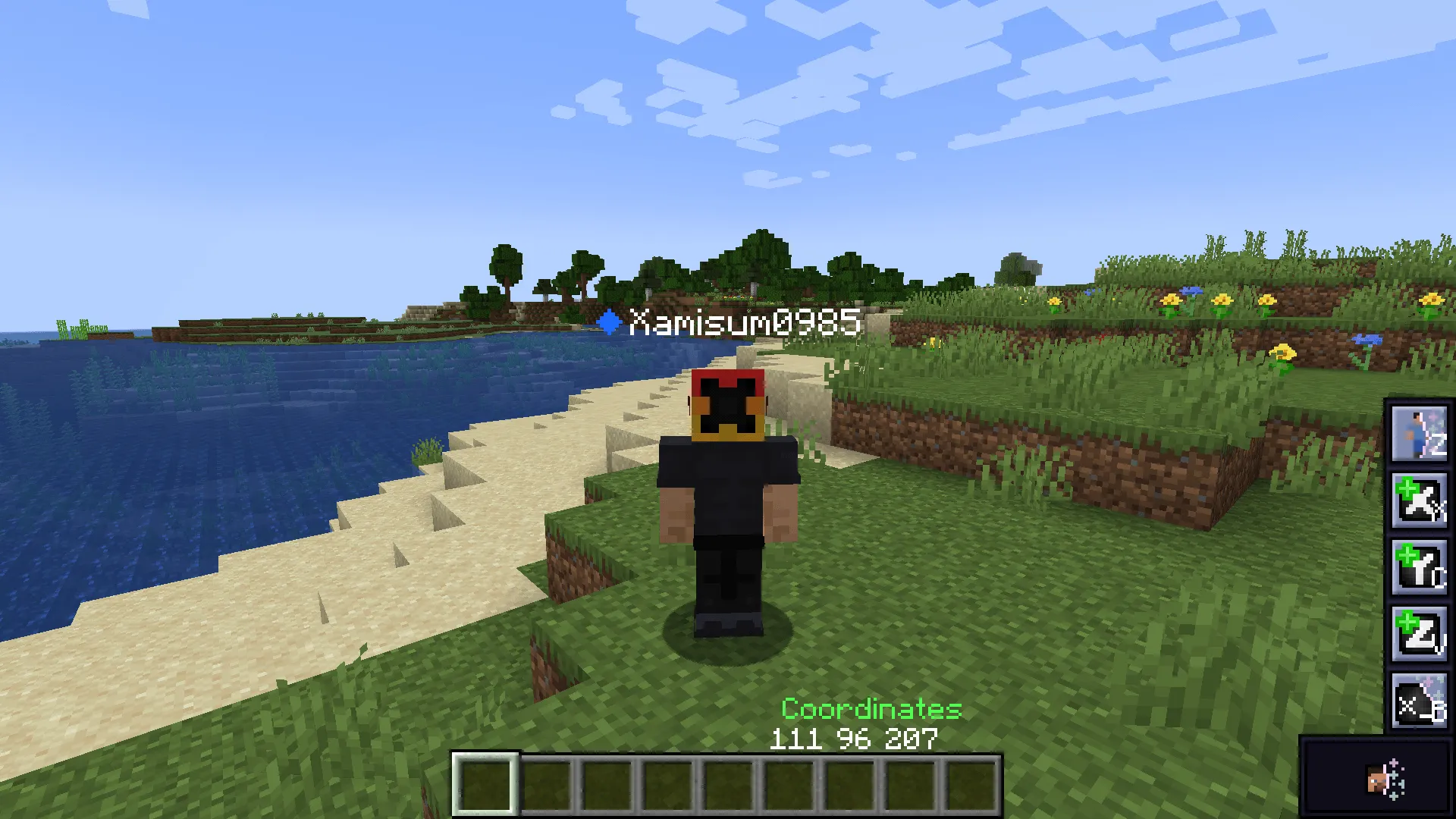Screen dimensions: 1456x819
Task: Click the coordinates value 111 96 207
Action: point(852,738)
